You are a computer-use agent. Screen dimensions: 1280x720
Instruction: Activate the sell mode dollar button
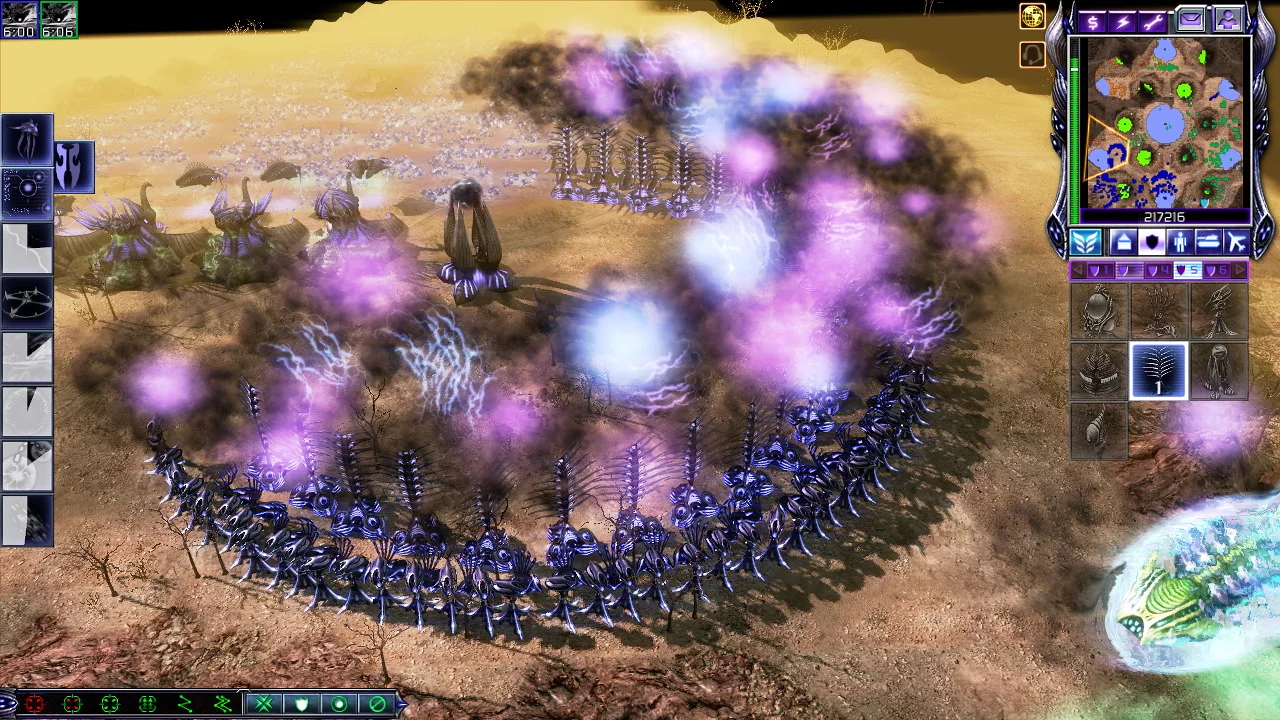tap(1092, 21)
